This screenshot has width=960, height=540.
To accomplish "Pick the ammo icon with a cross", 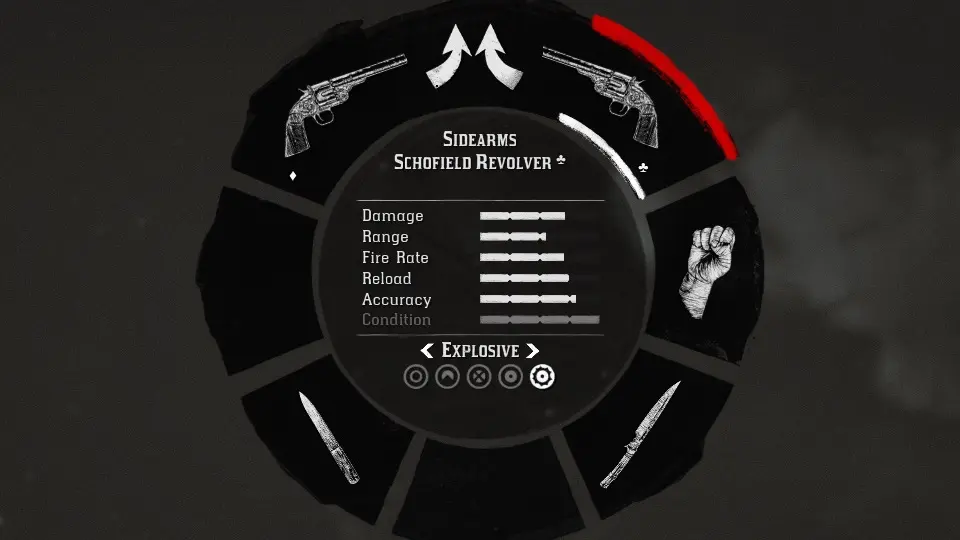I will coord(479,377).
